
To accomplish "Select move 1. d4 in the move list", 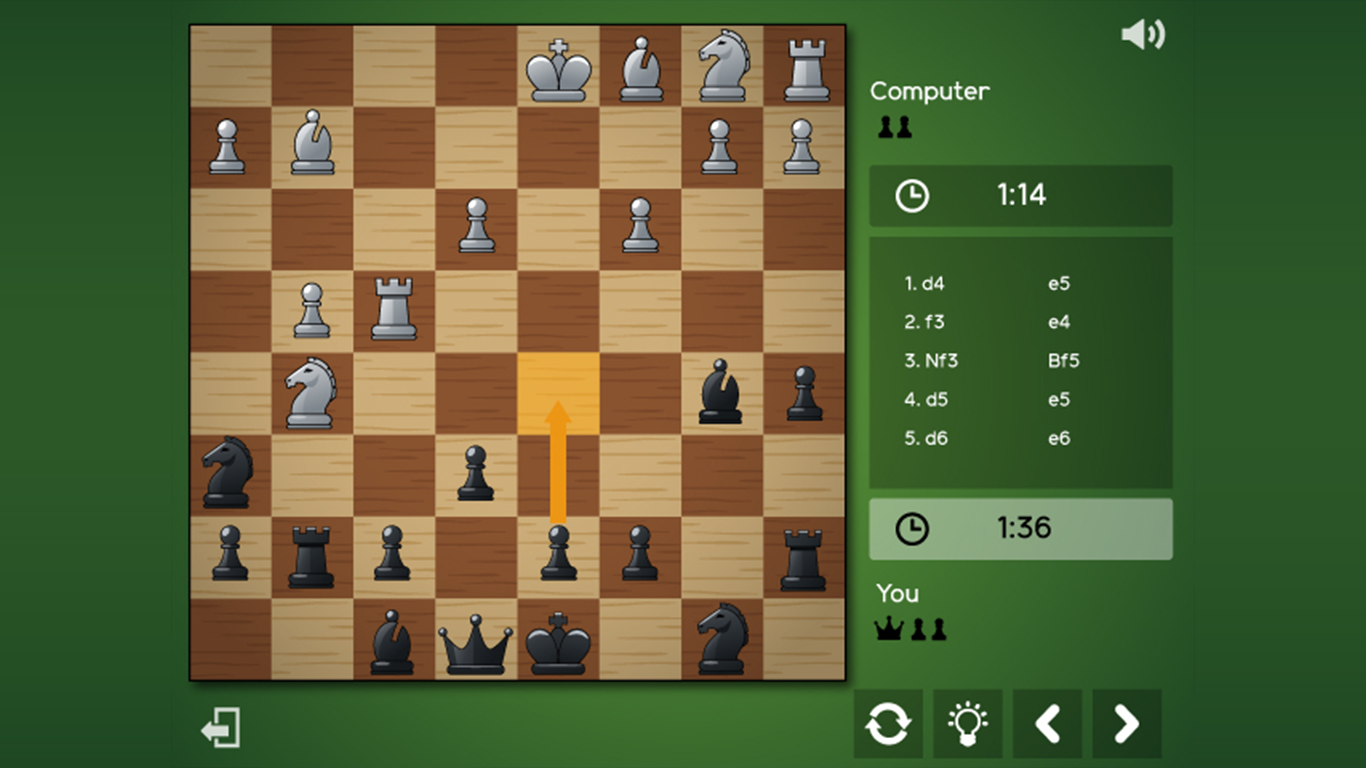I will coord(923,283).
